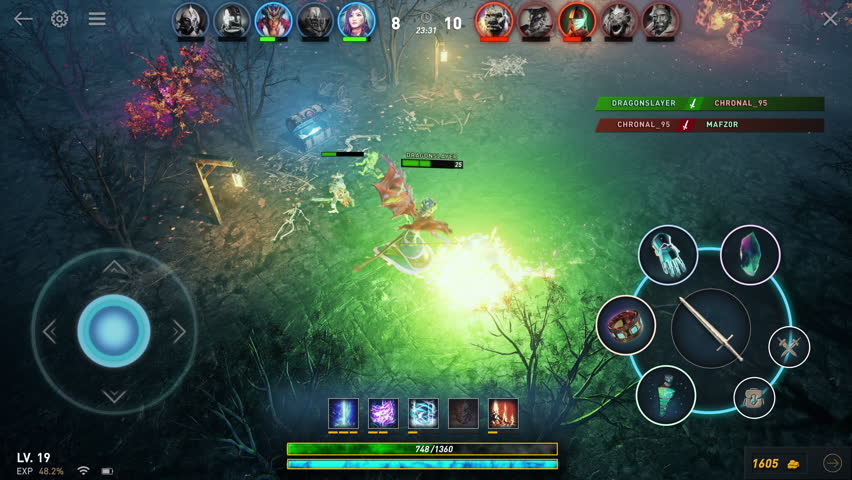Click the arrow button beside the gold

pyautogui.click(x=832, y=463)
